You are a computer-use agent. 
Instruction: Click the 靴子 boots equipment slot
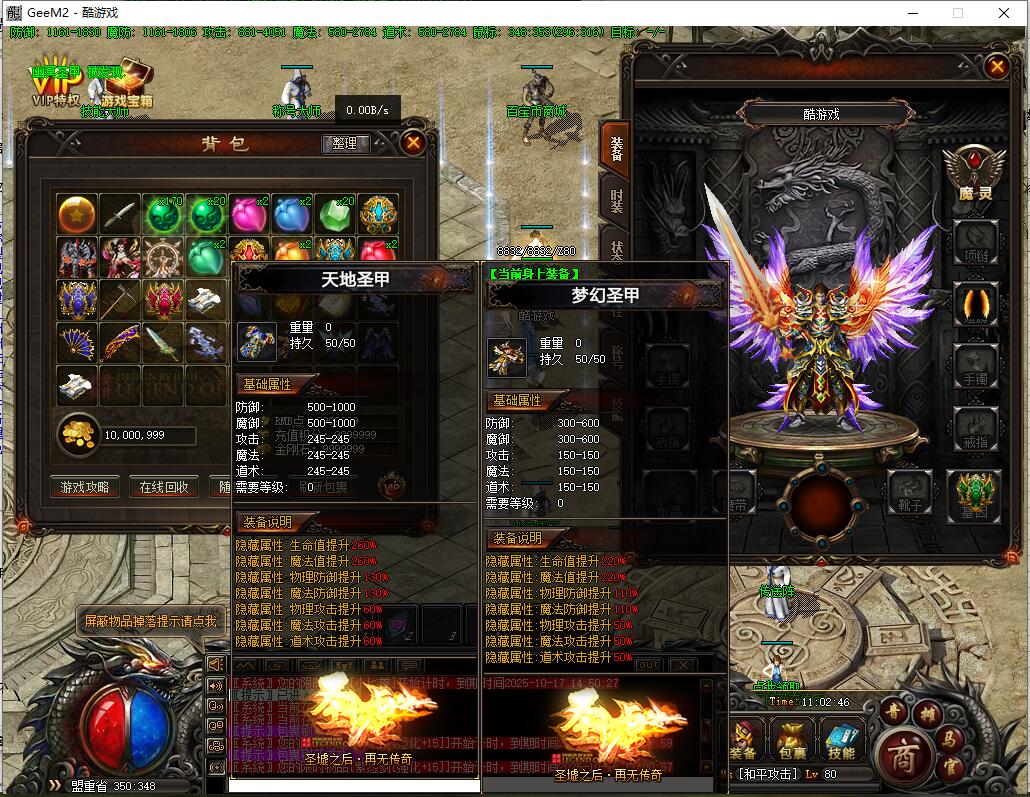[911, 491]
